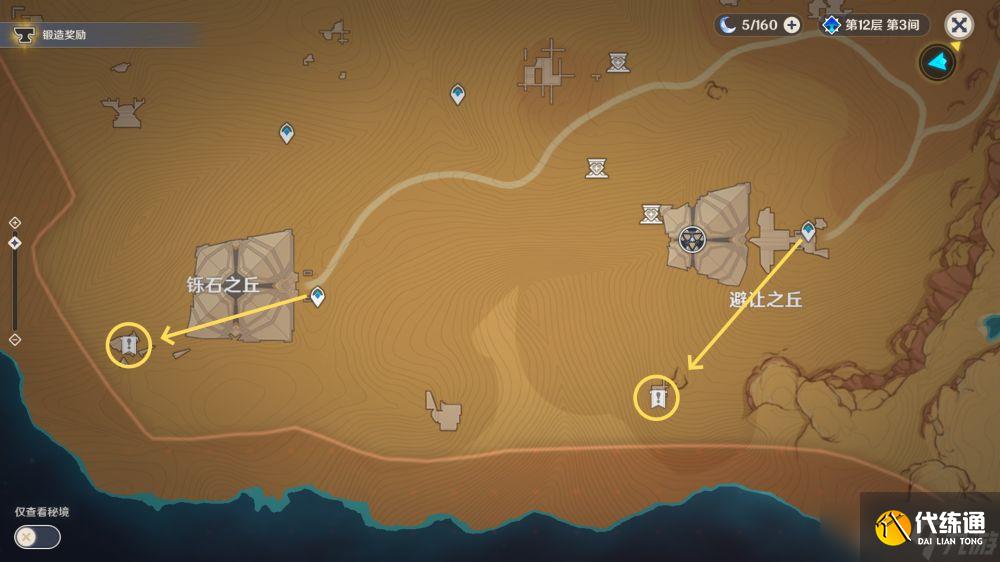
Task: Click the zoom slider handle
Action: (x=14, y=243)
